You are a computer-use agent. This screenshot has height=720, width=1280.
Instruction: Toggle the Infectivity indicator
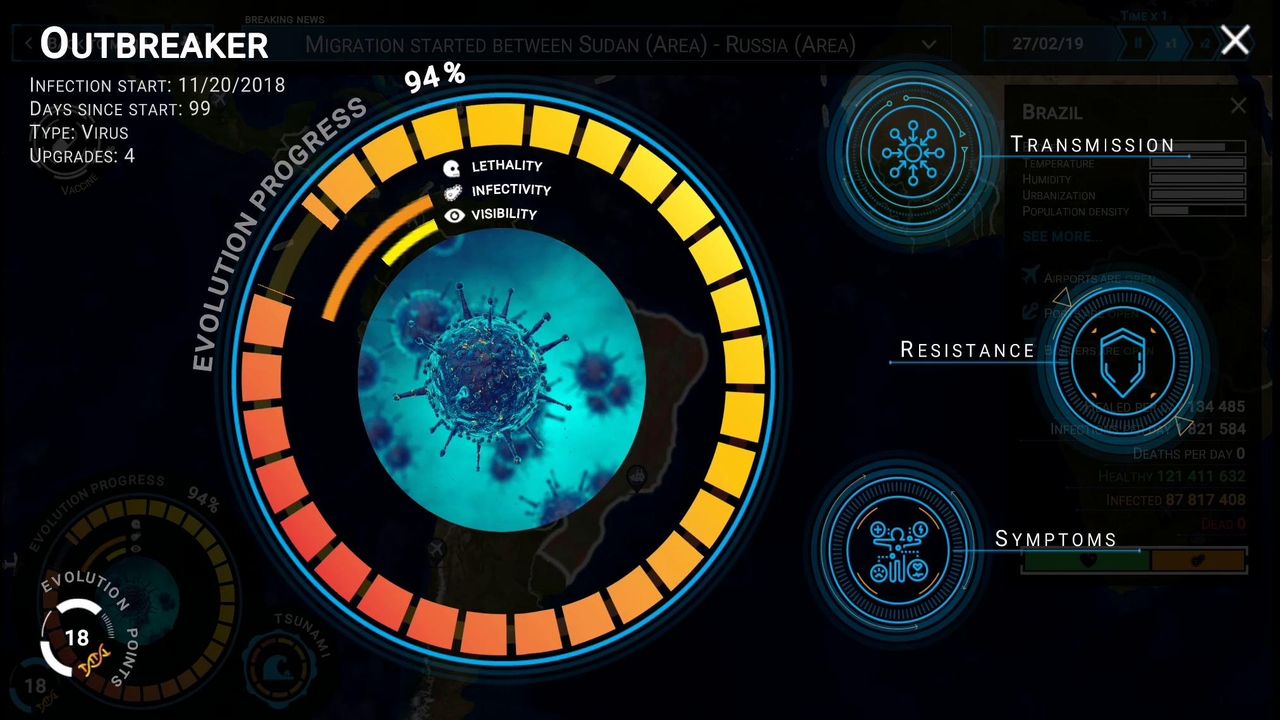click(453, 191)
